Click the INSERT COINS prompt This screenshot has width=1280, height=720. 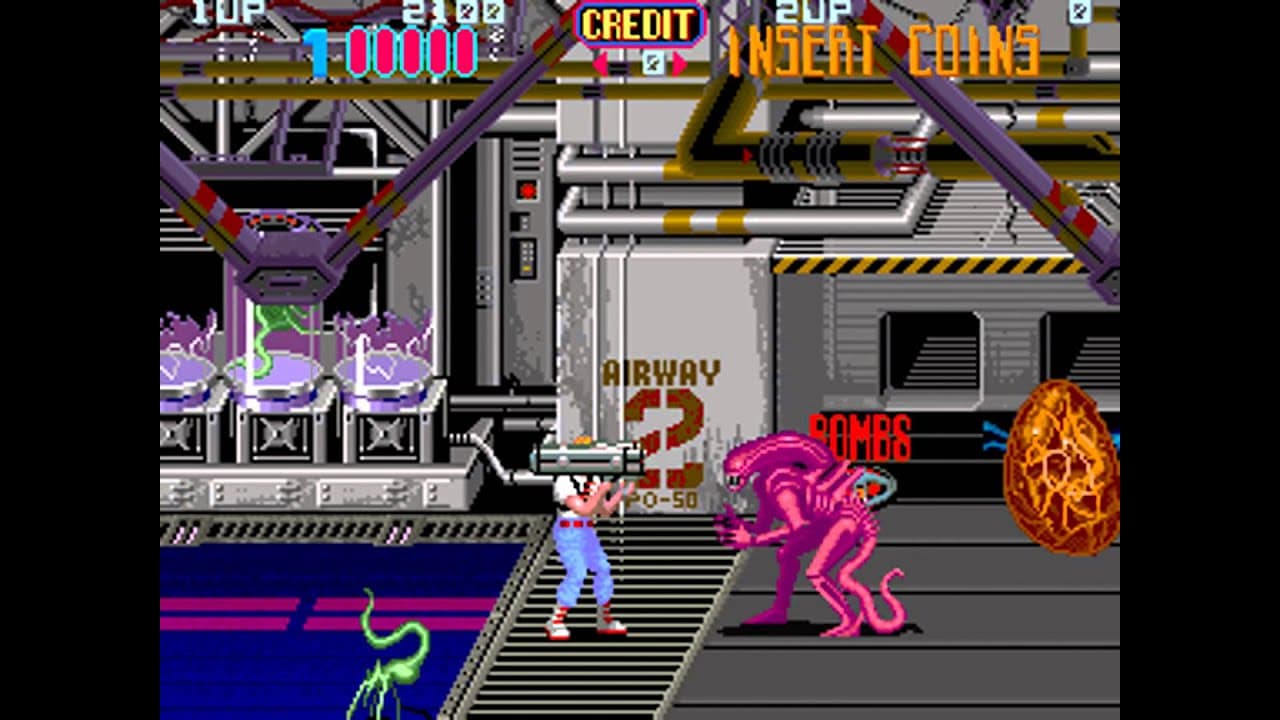click(885, 47)
